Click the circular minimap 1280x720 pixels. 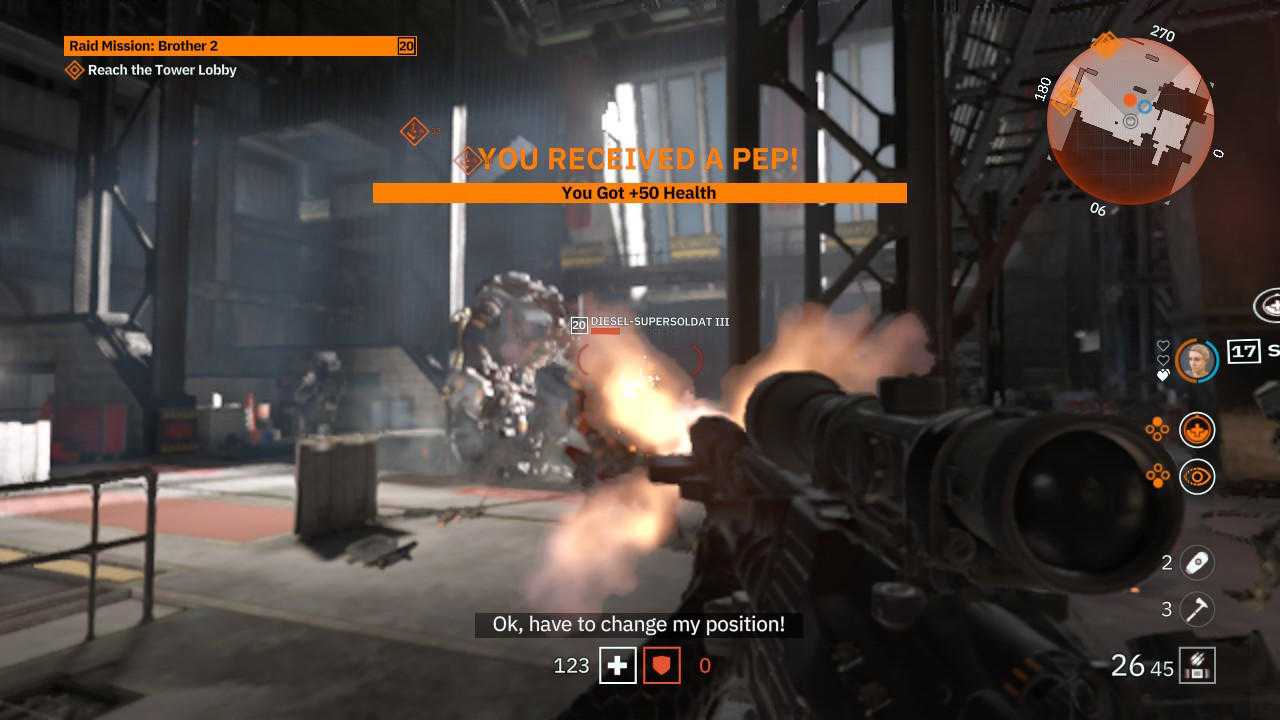[x=1130, y=120]
